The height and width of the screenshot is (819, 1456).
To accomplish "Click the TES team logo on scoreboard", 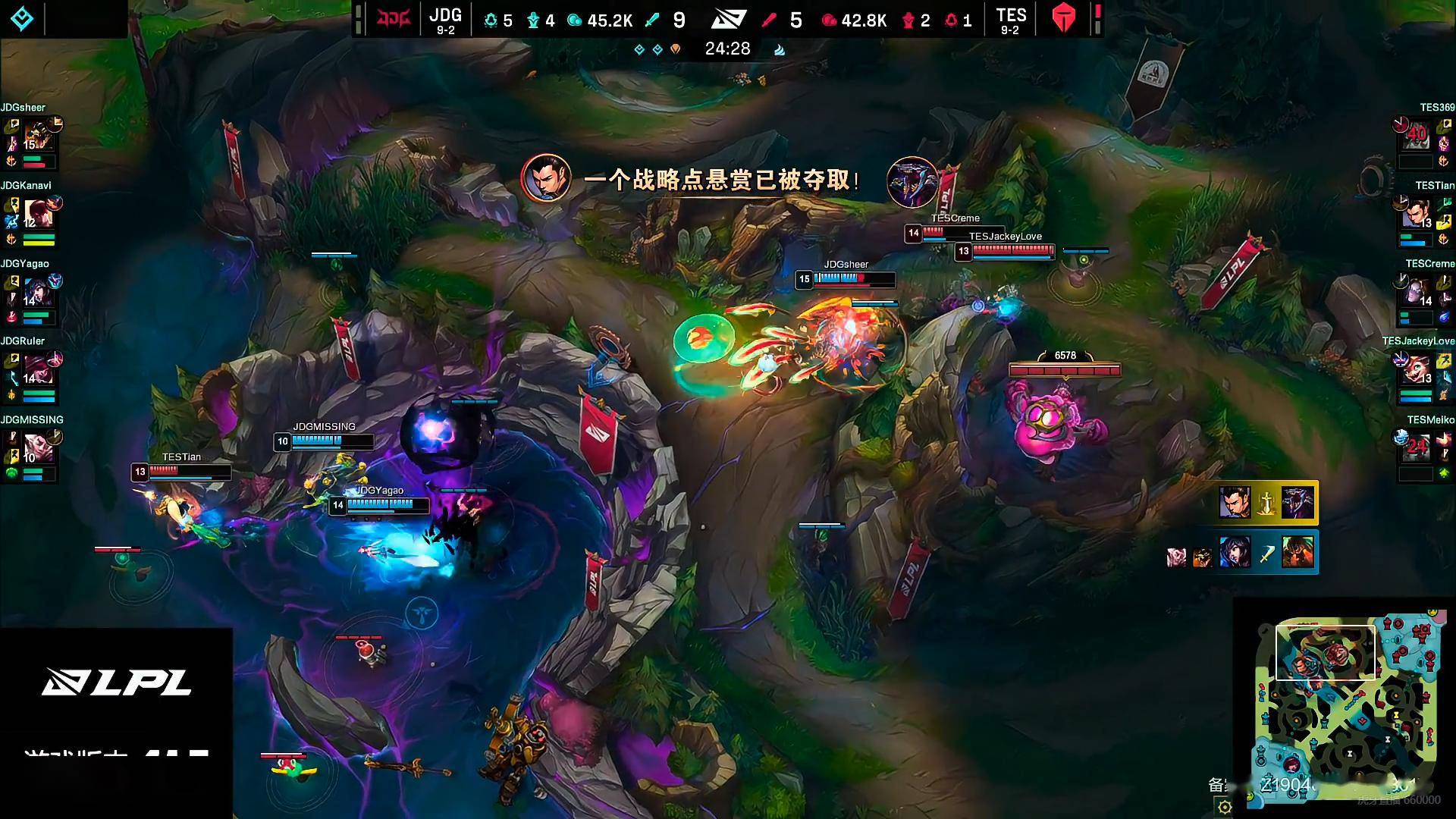I will (x=1064, y=19).
